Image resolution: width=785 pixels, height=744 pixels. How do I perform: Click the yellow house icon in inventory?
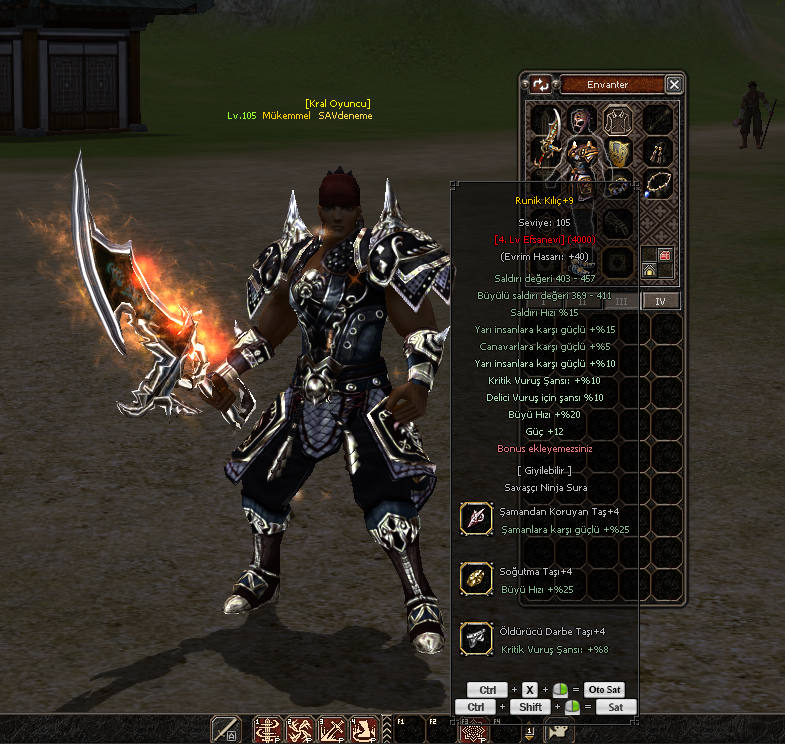pos(649,270)
